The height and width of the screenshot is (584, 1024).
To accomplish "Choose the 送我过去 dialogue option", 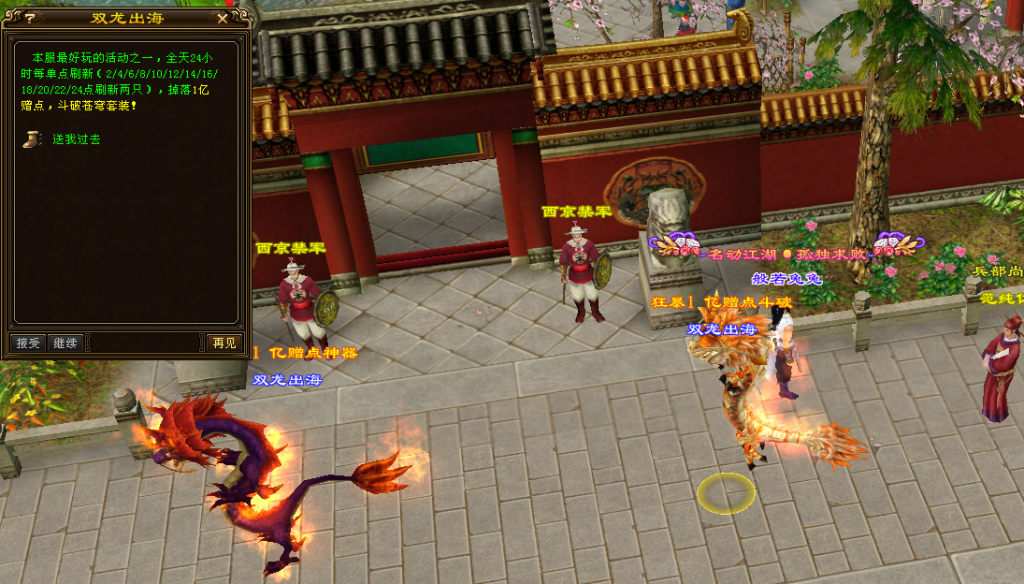I will pyautogui.click(x=76, y=139).
